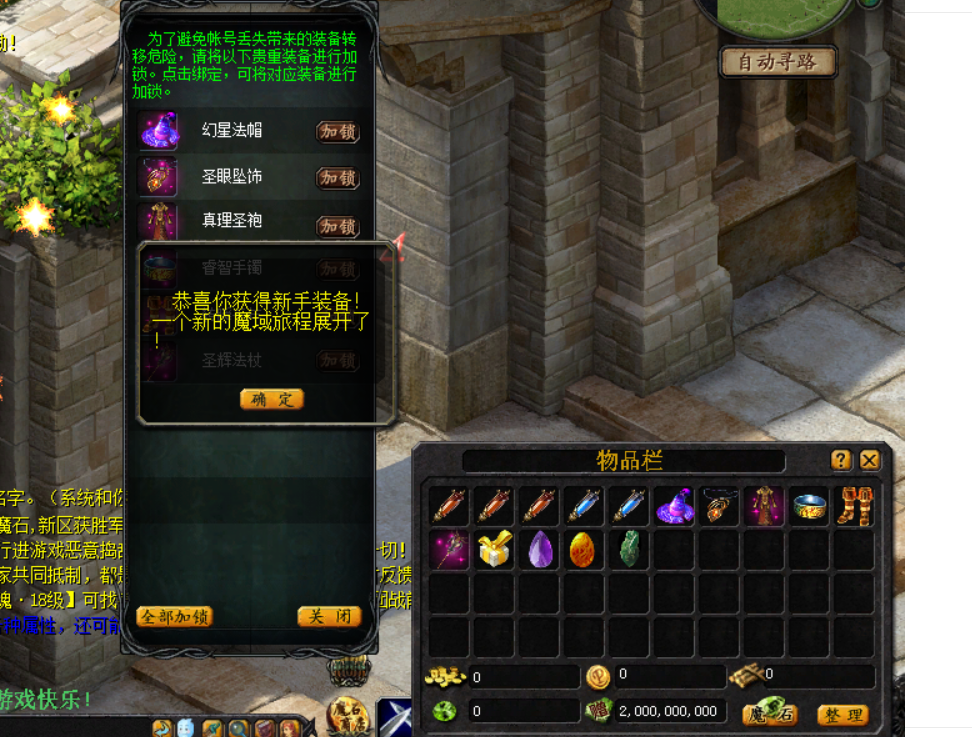The image size is (972, 737).
Task: Lock the 幻星法帽 hat with 加锁
Action: tap(337, 132)
